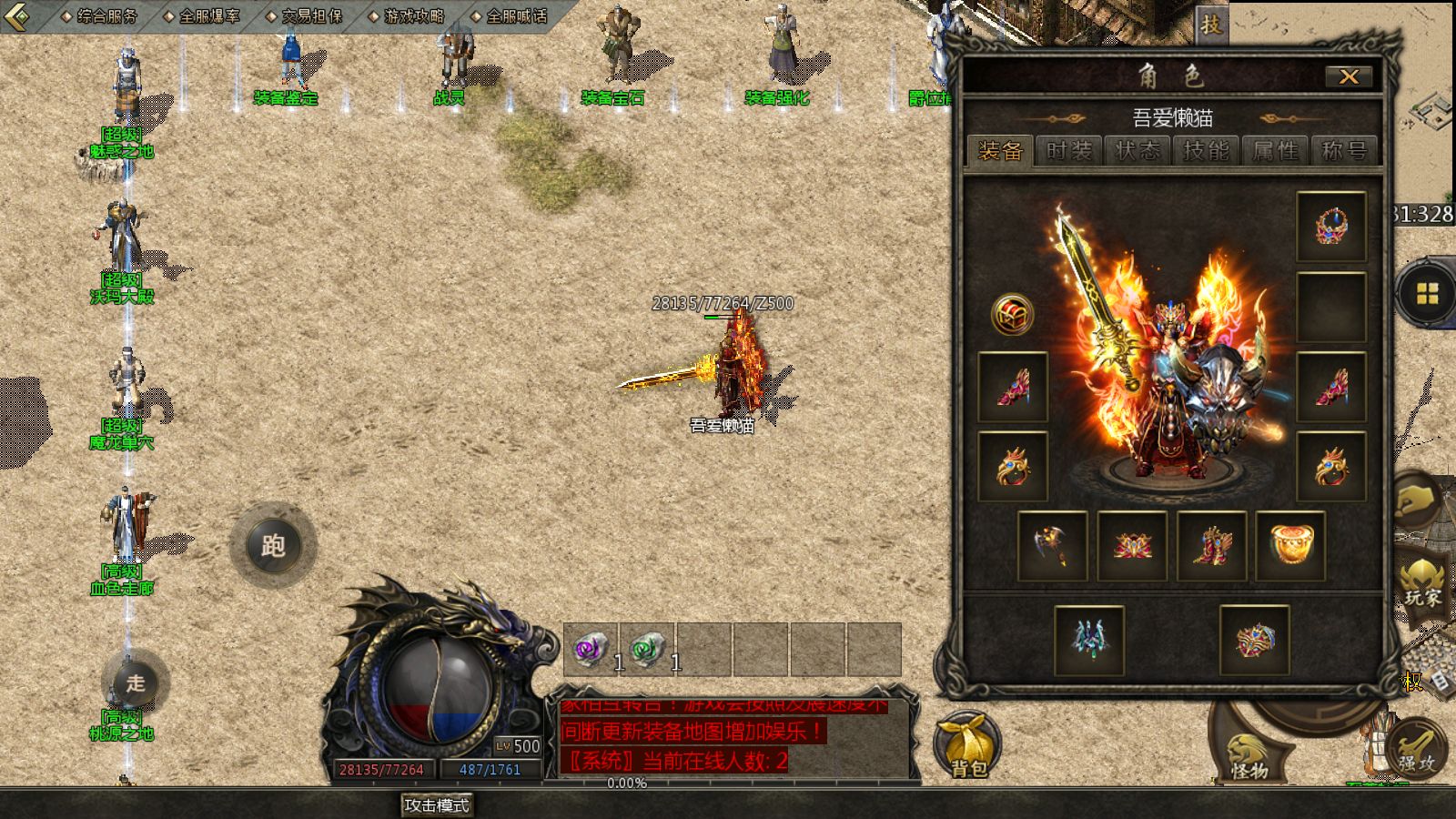This screenshot has height=819, width=1456.
Task: Select the 属性 tab
Action: tap(1275, 151)
